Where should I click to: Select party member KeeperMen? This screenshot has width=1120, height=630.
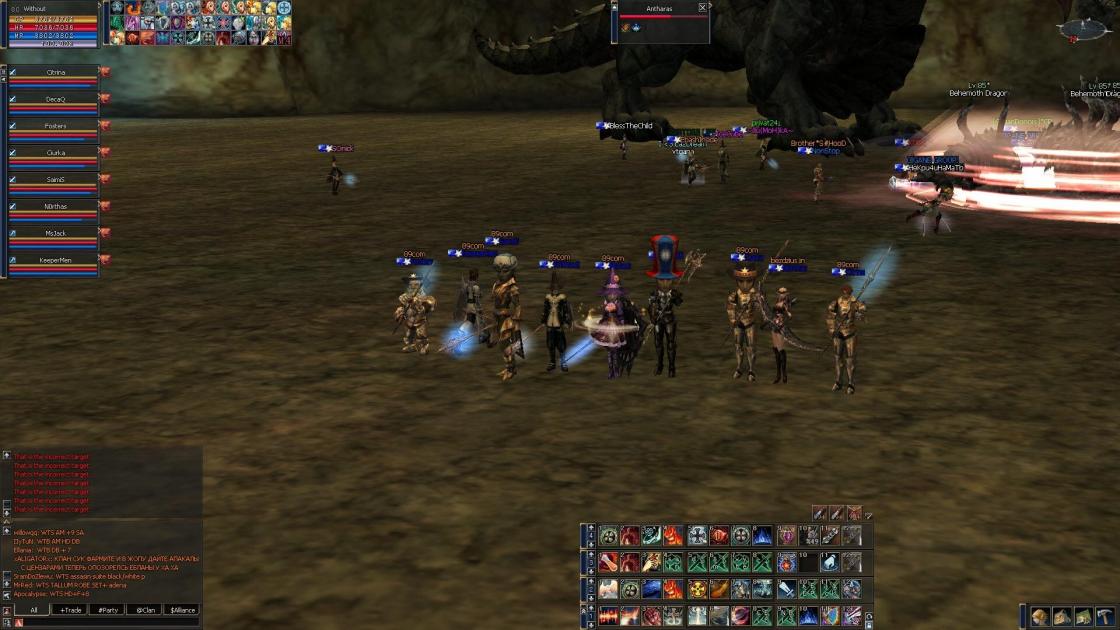(55, 260)
